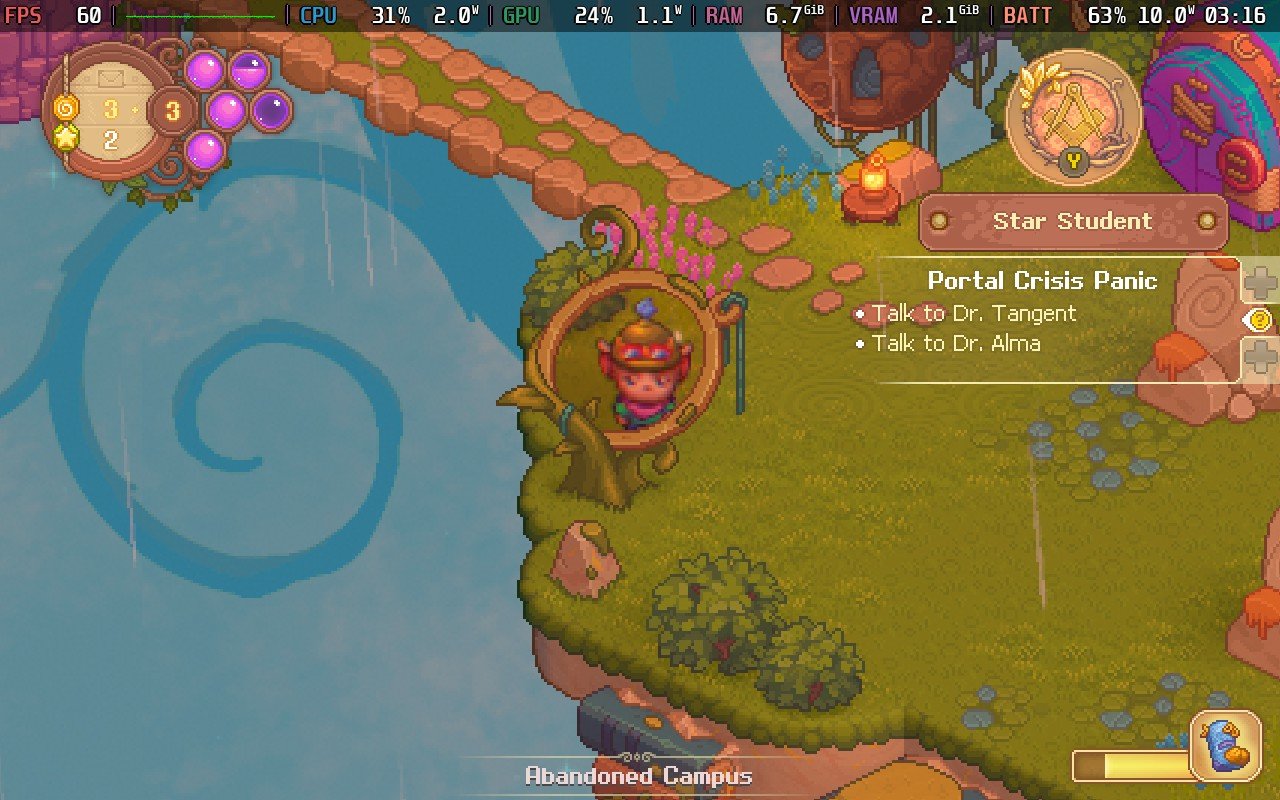Expand the plus icon below the quest tracker

[x=1261, y=355]
